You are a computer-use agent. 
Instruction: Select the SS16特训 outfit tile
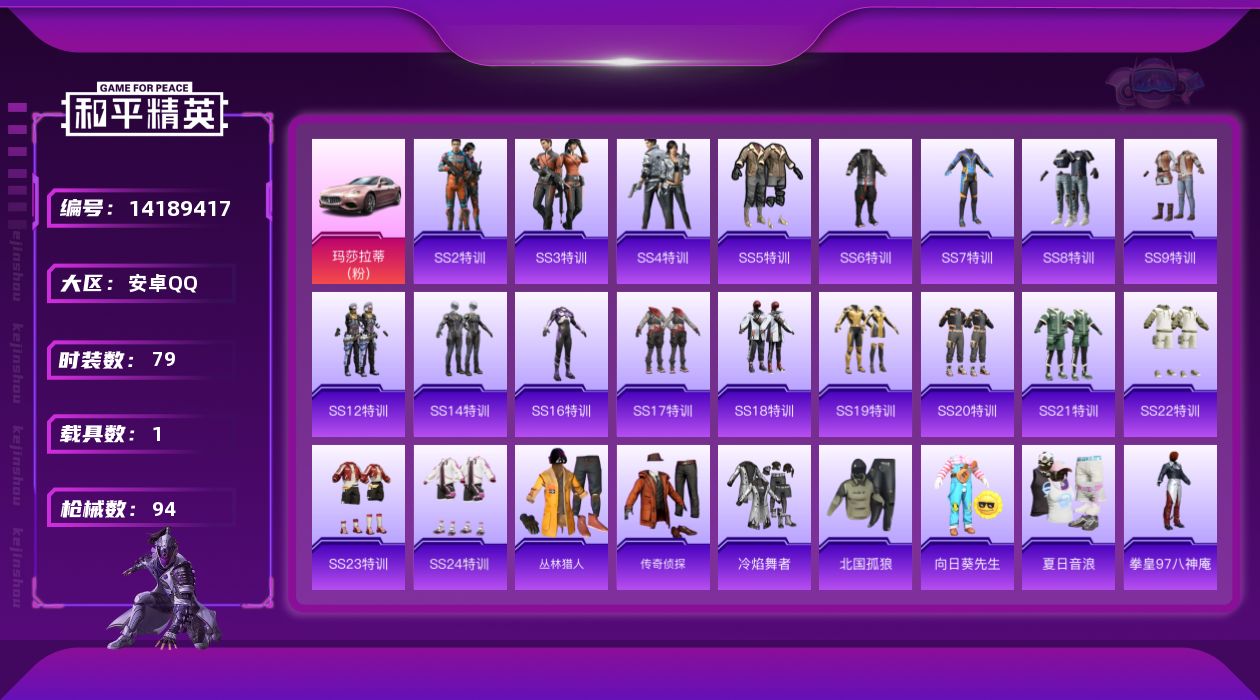coord(561,364)
